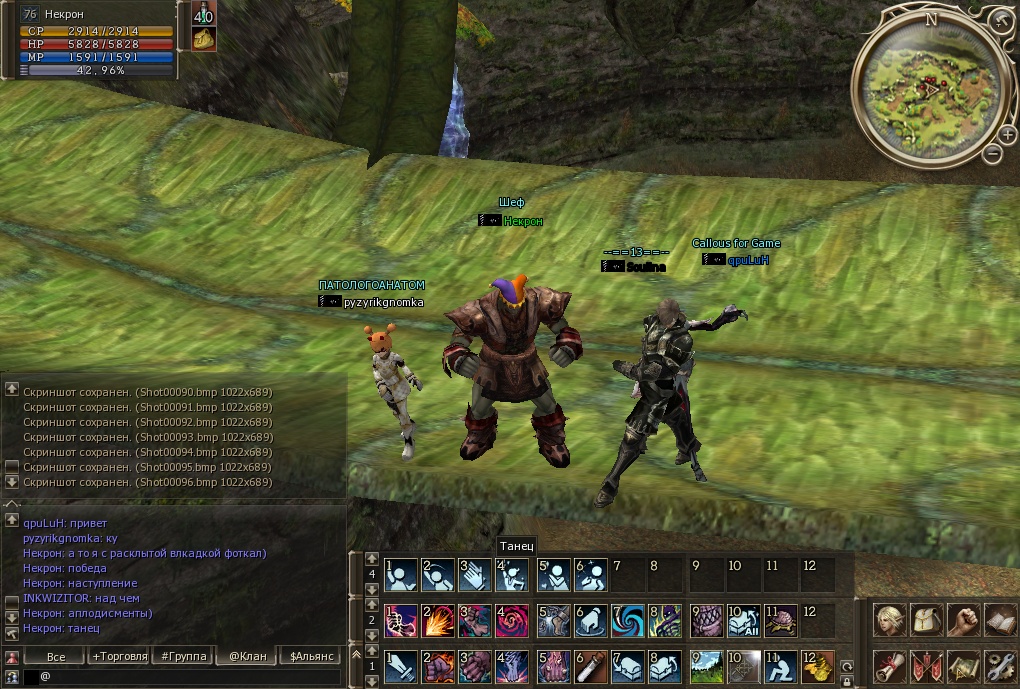Open the system menu wrench icon
Viewport: 1020px width, 689px height.
pyautogui.click(x=1000, y=665)
